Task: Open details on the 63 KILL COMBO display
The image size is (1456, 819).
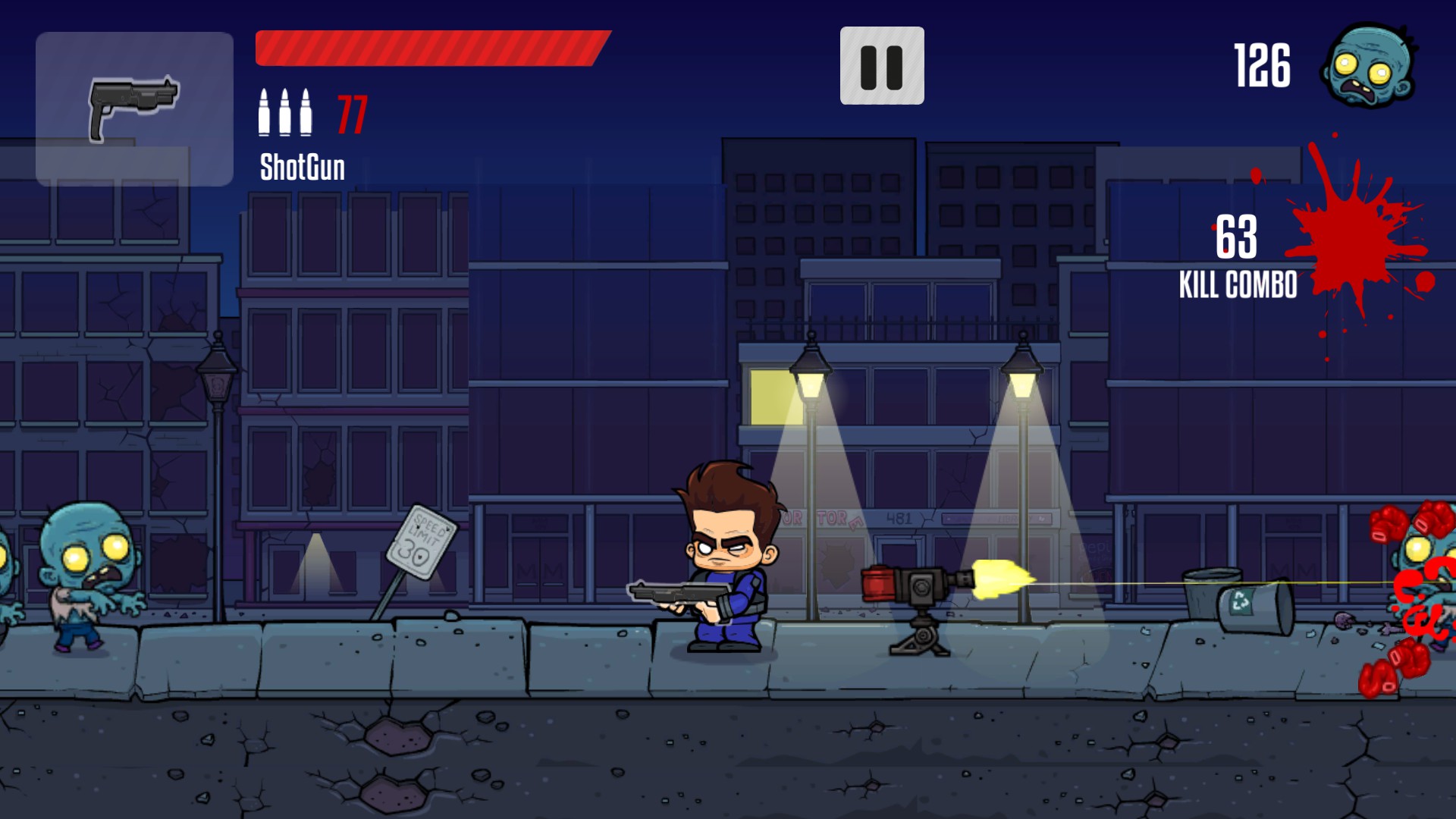Action: coord(1236,258)
